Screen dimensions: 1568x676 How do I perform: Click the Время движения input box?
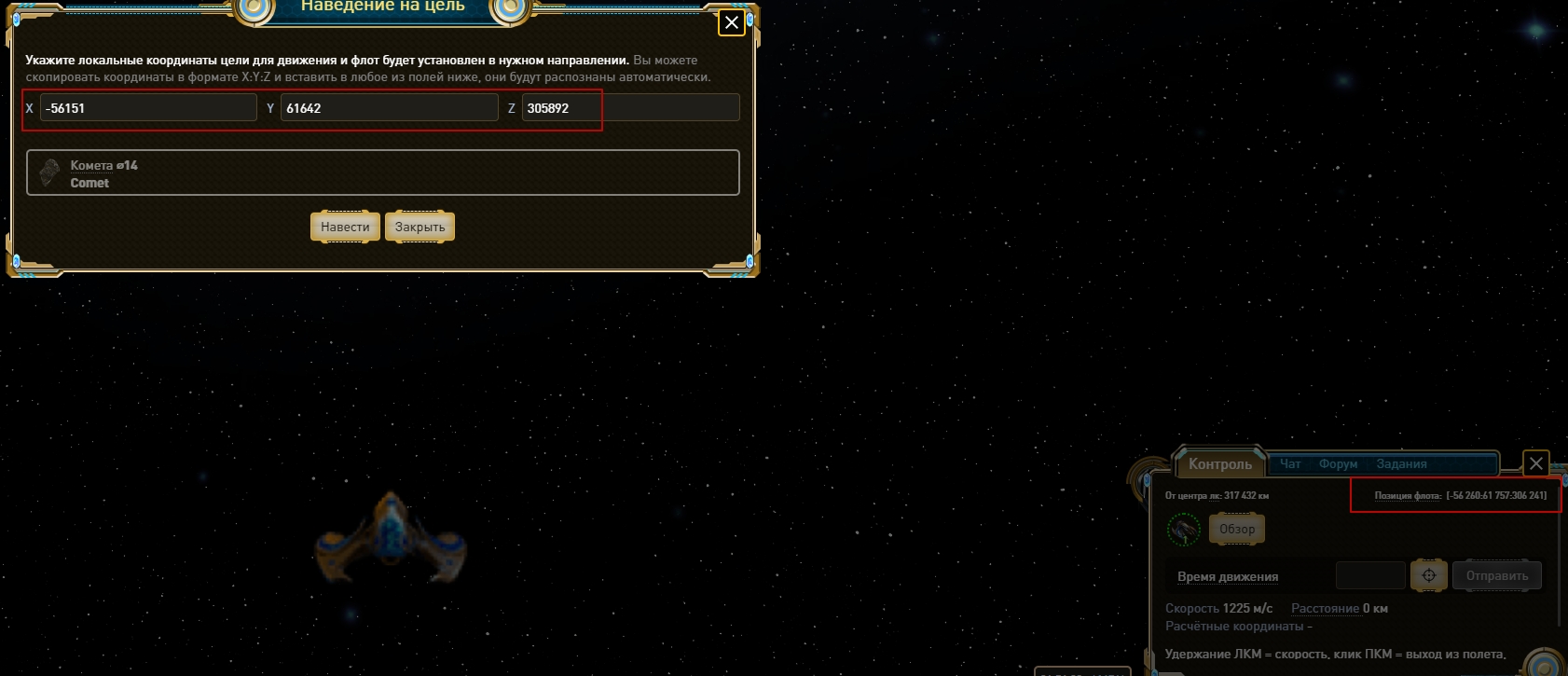[1369, 575]
